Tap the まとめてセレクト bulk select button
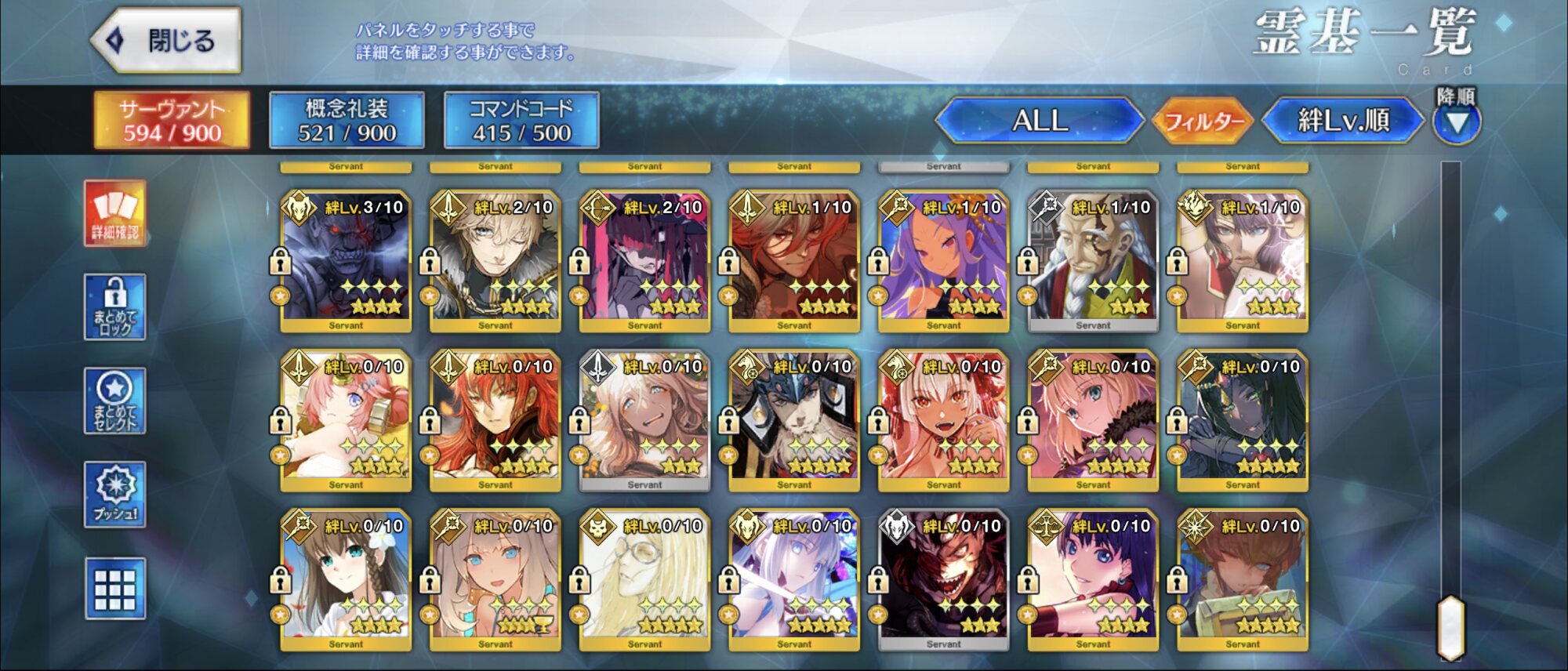Image resolution: width=1568 pixels, height=671 pixels. tap(115, 401)
